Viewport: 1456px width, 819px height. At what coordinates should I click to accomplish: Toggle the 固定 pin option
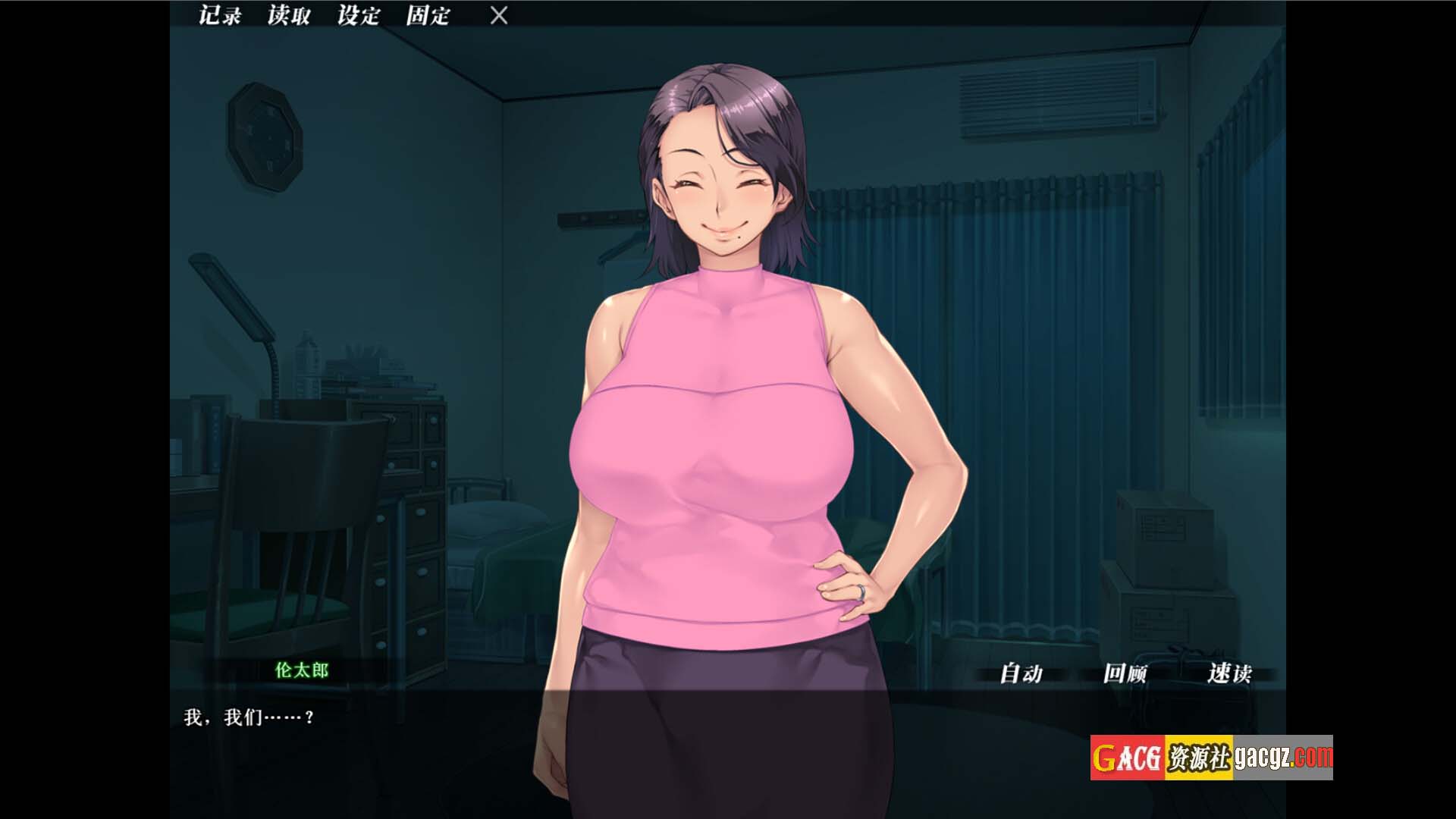click(x=428, y=15)
